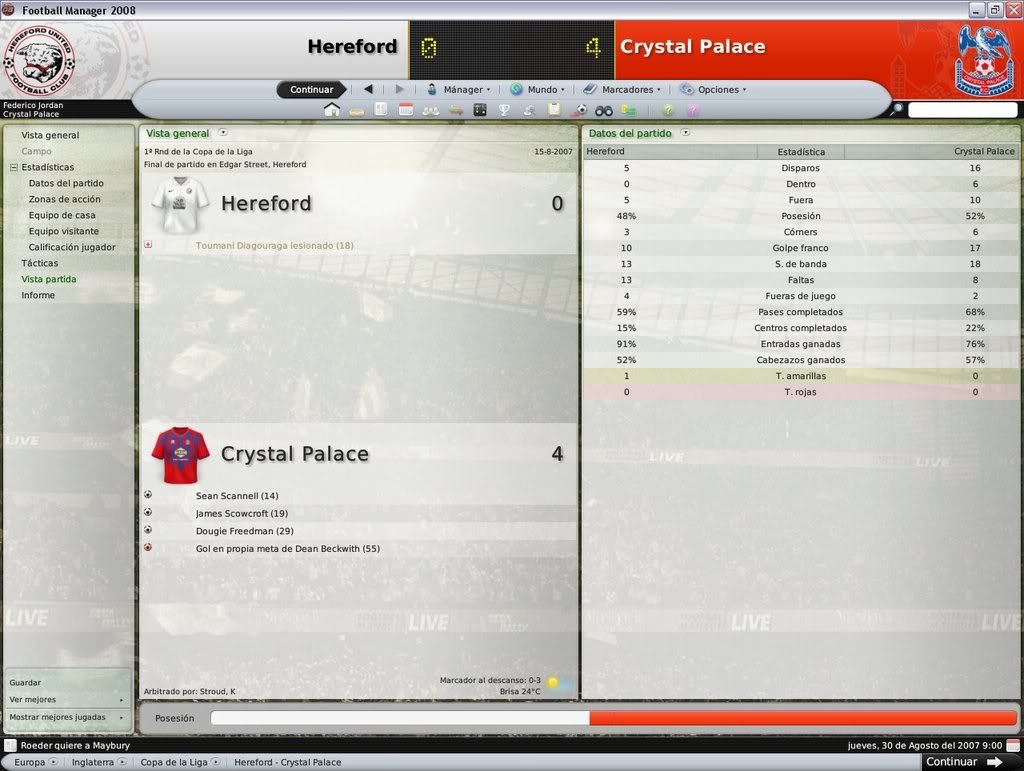The height and width of the screenshot is (771, 1024).
Task: Open the Marcadores dropdown menu
Action: 623,89
